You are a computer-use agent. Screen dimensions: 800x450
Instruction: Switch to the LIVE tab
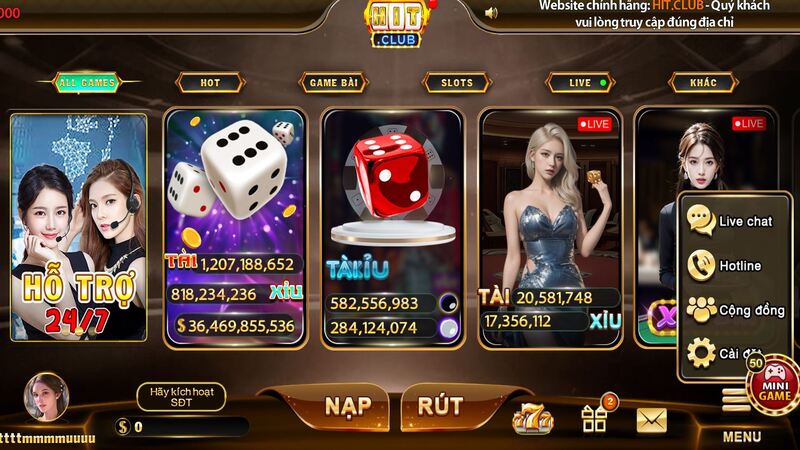coord(580,83)
